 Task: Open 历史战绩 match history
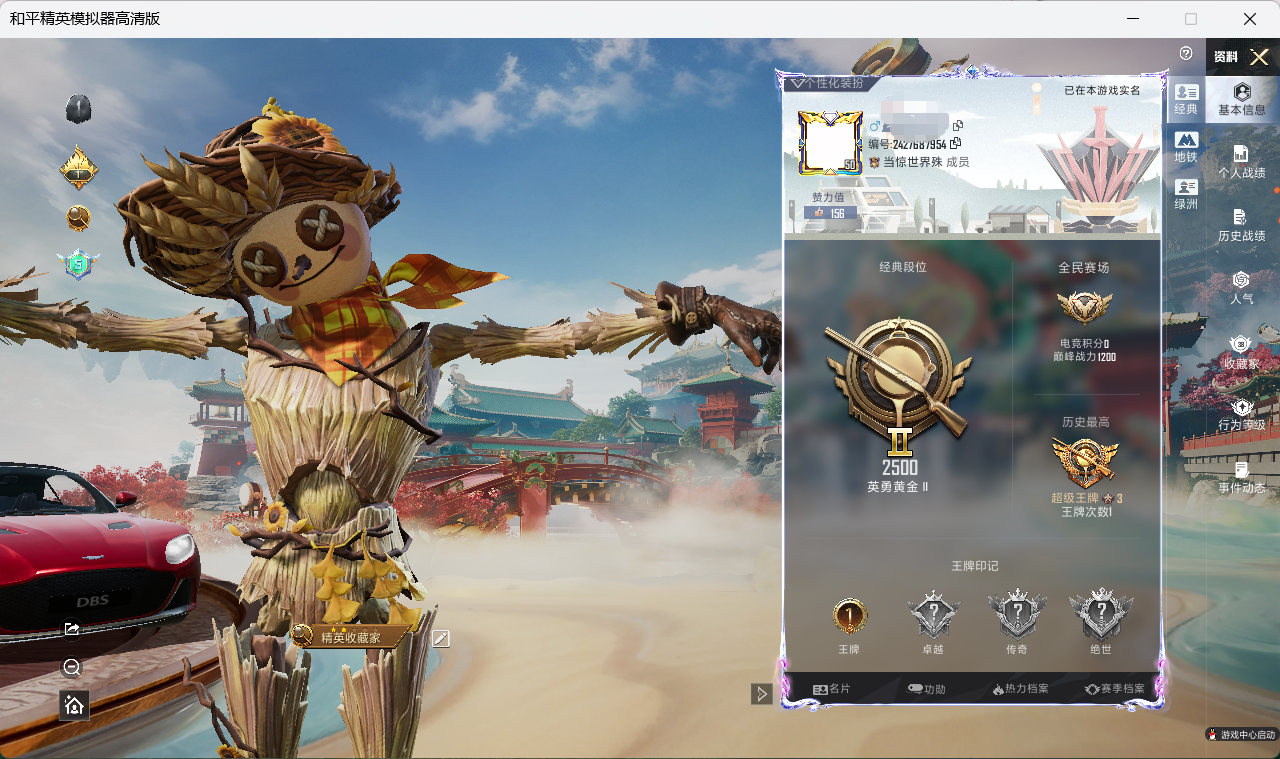point(1241,225)
